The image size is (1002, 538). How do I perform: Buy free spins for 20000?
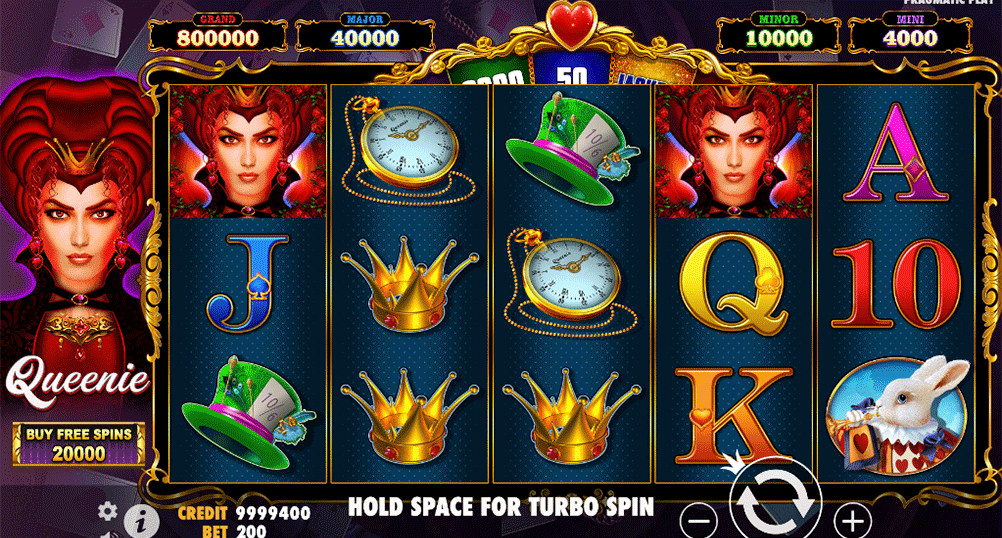point(79,444)
